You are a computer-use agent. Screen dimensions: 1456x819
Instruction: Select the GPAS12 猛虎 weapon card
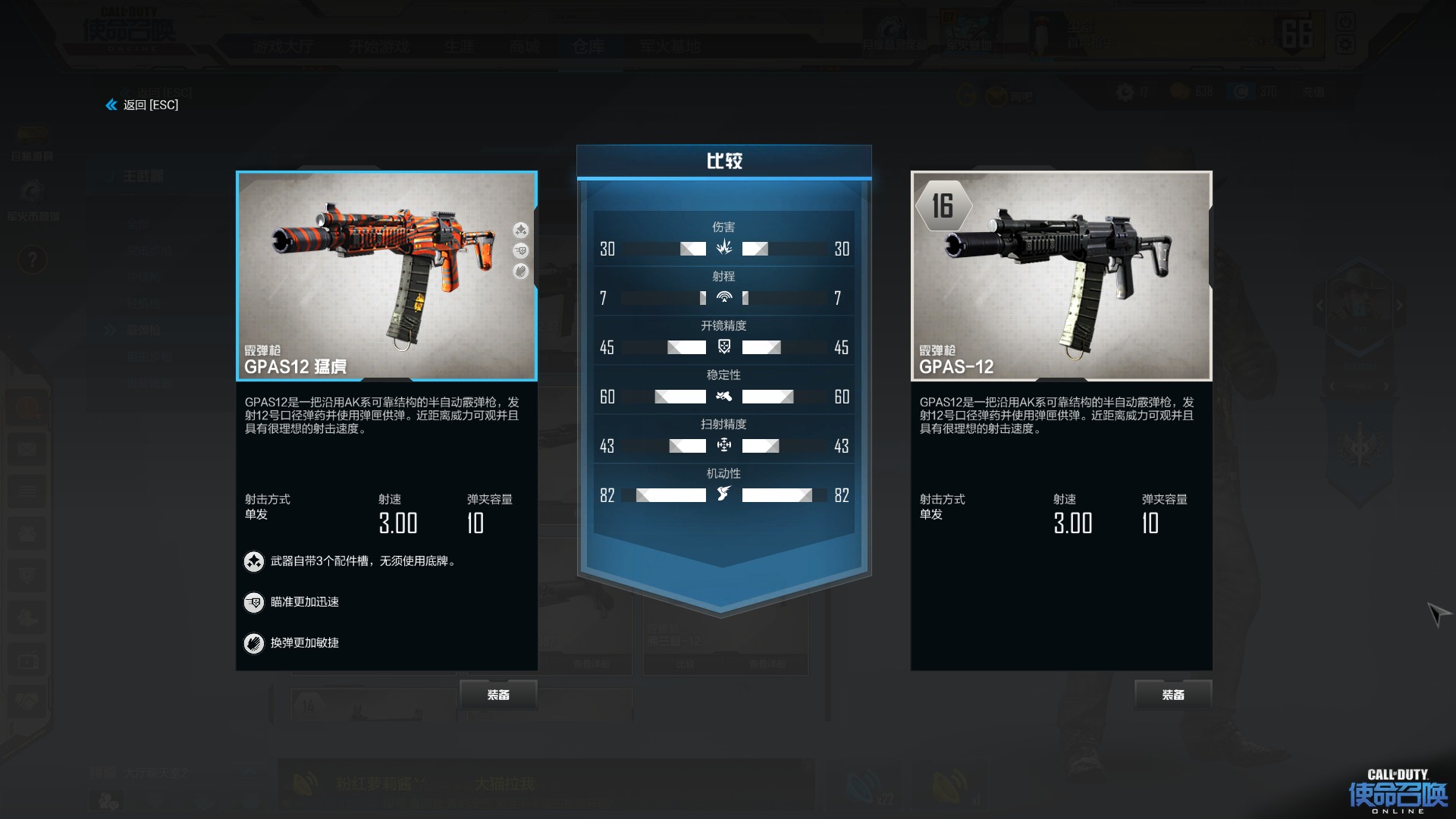[x=387, y=276]
